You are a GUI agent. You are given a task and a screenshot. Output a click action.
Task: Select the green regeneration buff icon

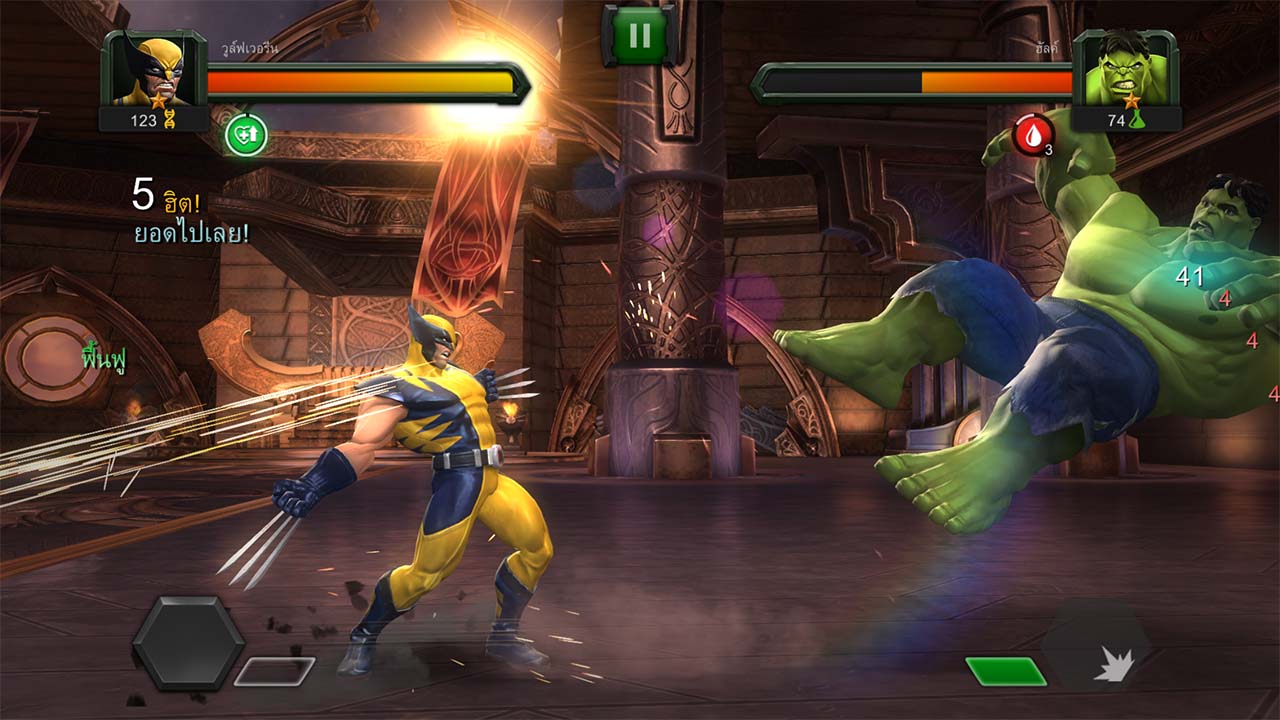245,134
